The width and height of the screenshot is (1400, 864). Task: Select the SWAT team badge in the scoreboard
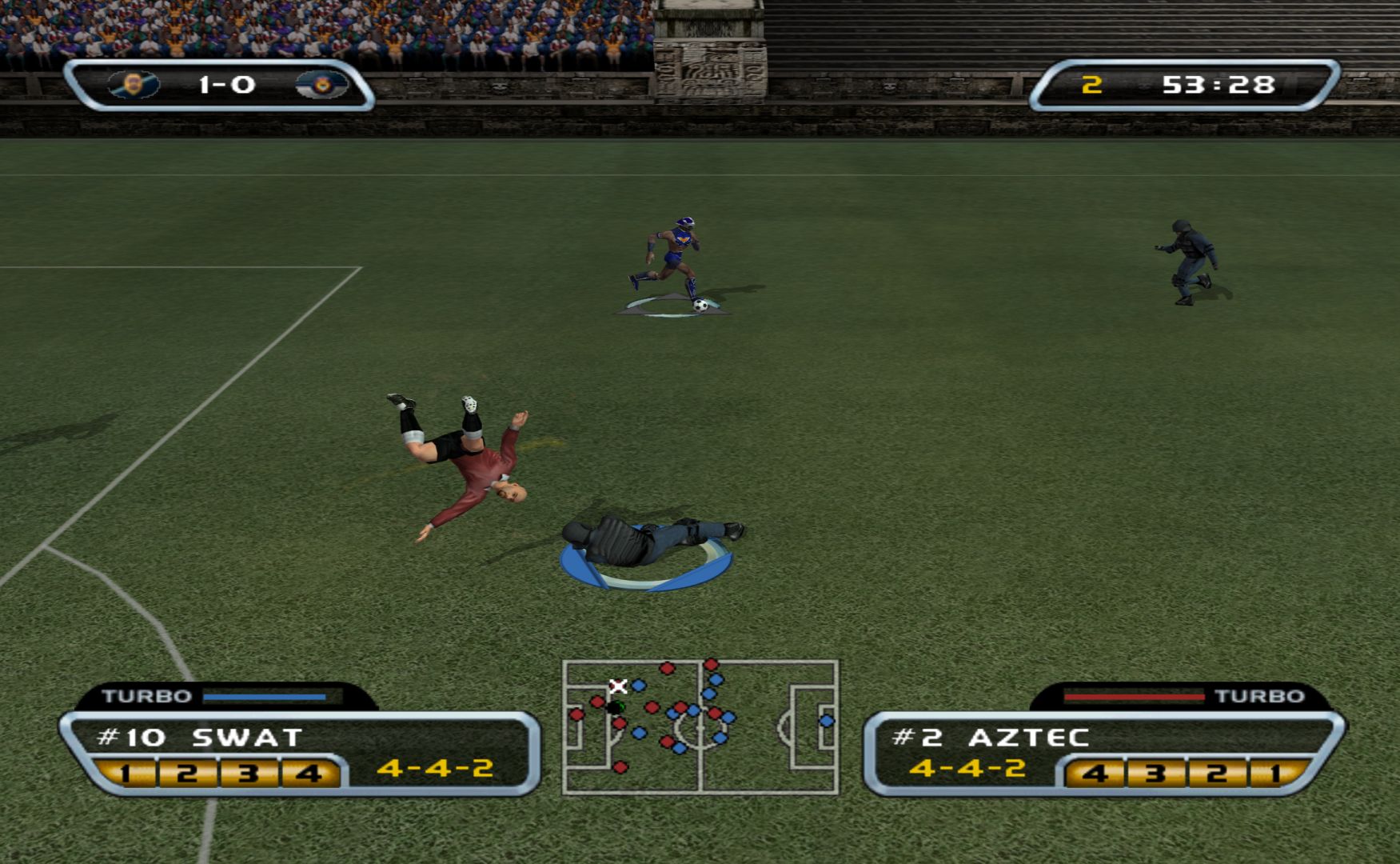[134, 85]
